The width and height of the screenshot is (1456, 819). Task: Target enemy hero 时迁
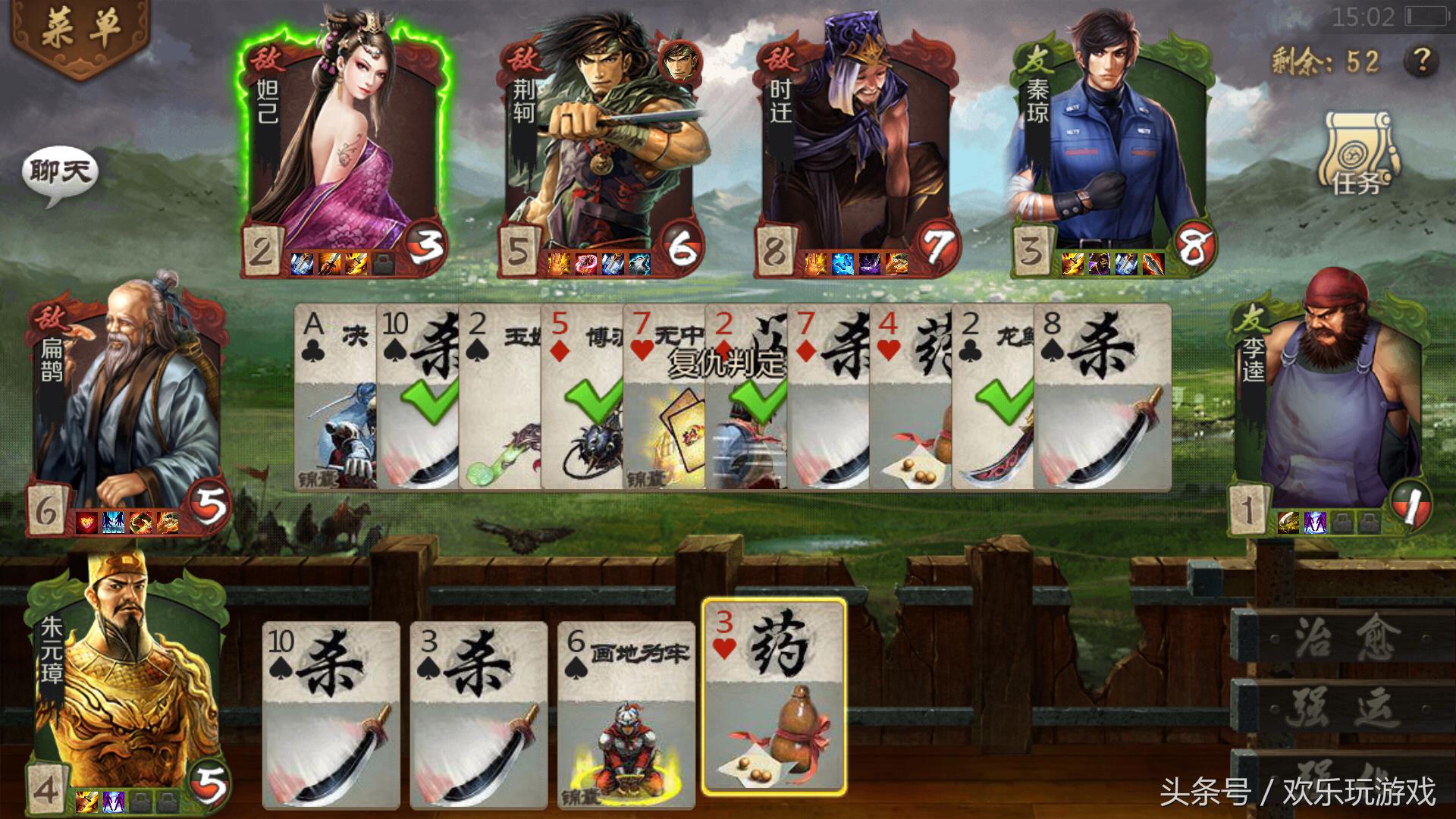[x=857, y=144]
